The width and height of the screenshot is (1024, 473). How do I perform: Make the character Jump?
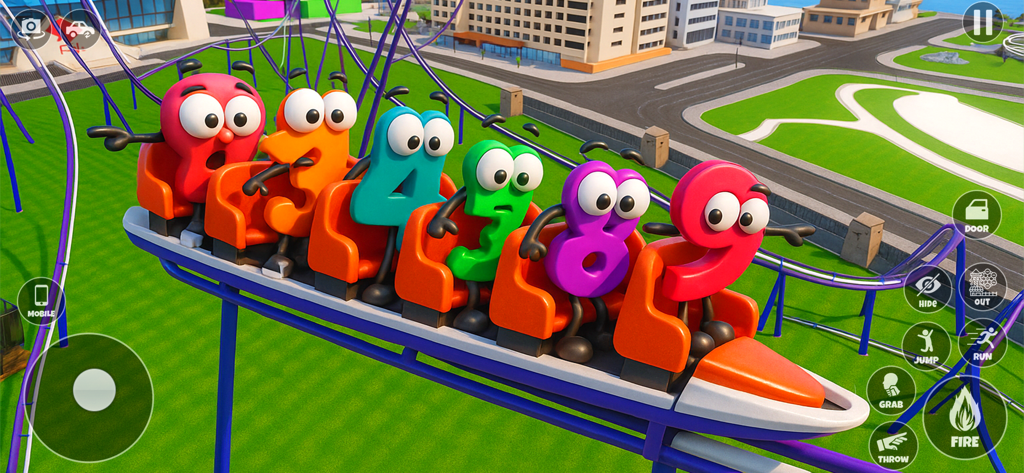pos(926,345)
